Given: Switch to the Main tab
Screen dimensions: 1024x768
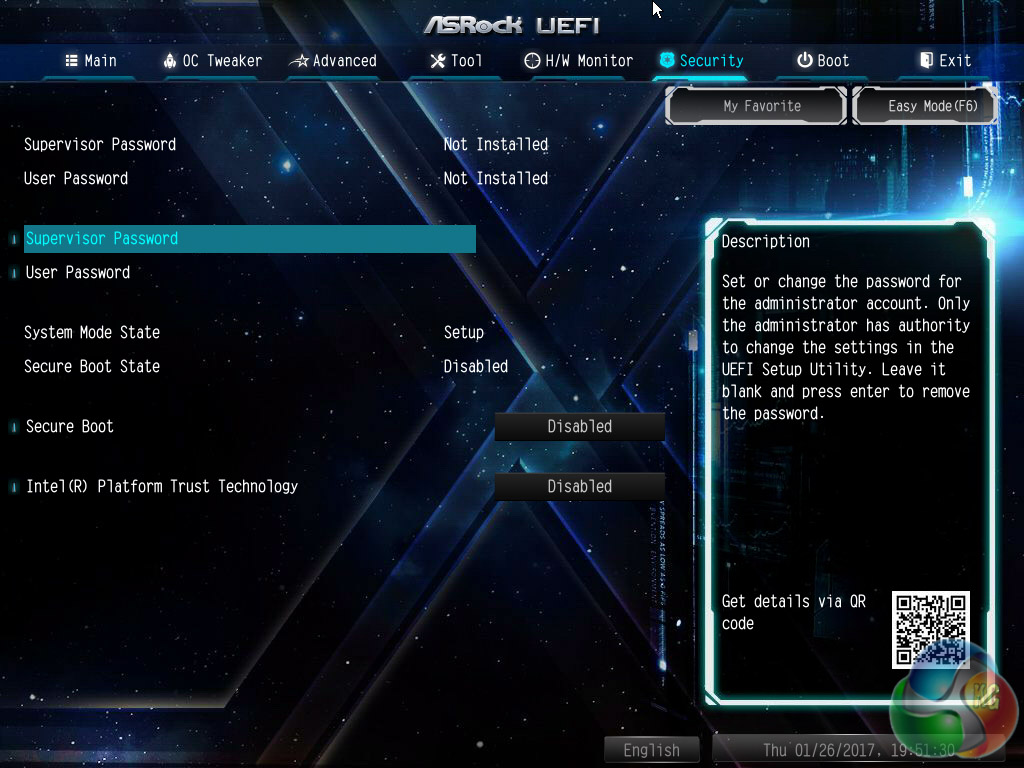Looking at the screenshot, I should coord(91,61).
